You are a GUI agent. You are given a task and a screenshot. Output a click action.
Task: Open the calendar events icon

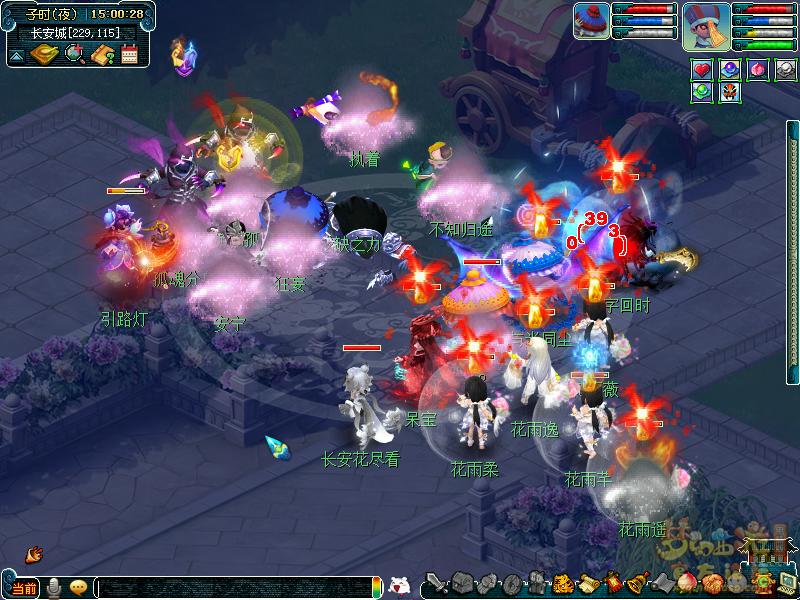[129, 55]
